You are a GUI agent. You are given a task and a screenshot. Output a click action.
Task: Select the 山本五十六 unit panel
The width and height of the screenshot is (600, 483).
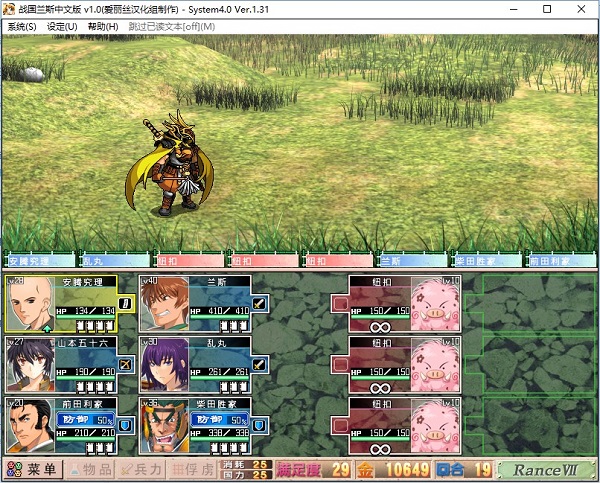point(62,364)
